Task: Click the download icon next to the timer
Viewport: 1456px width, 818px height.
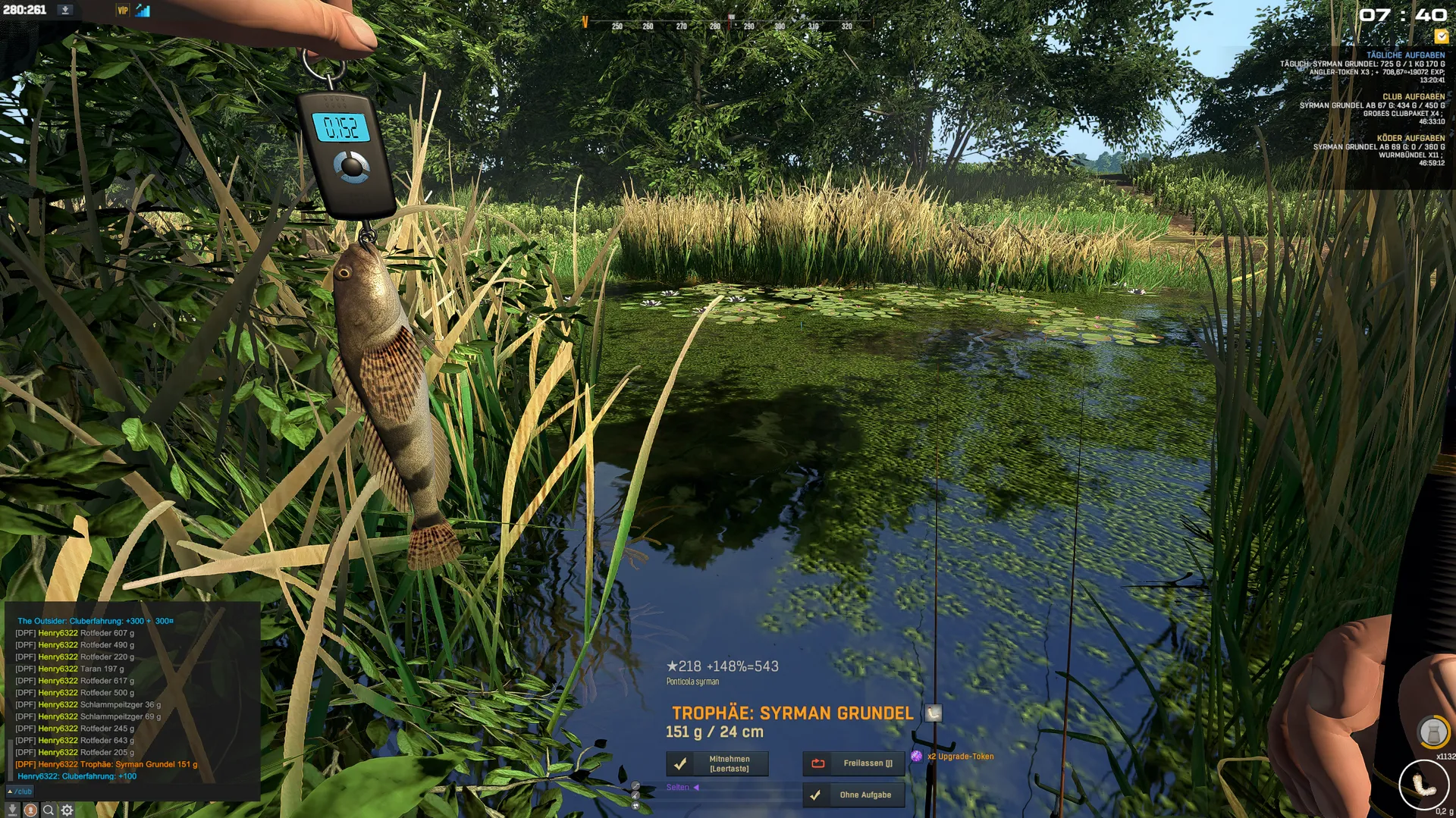Action: pos(65,10)
